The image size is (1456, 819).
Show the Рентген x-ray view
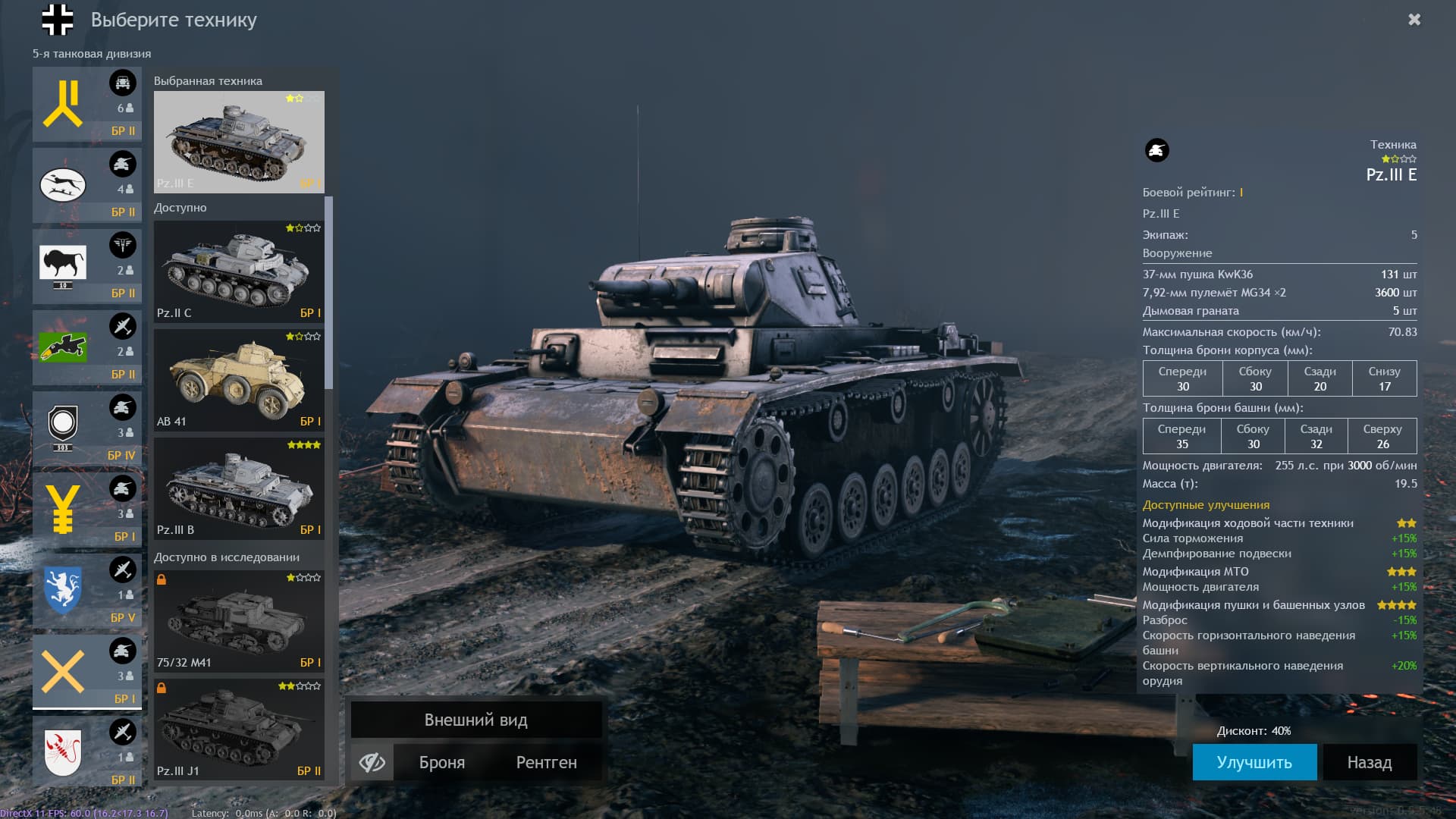pyautogui.click(x=546, y=762)
